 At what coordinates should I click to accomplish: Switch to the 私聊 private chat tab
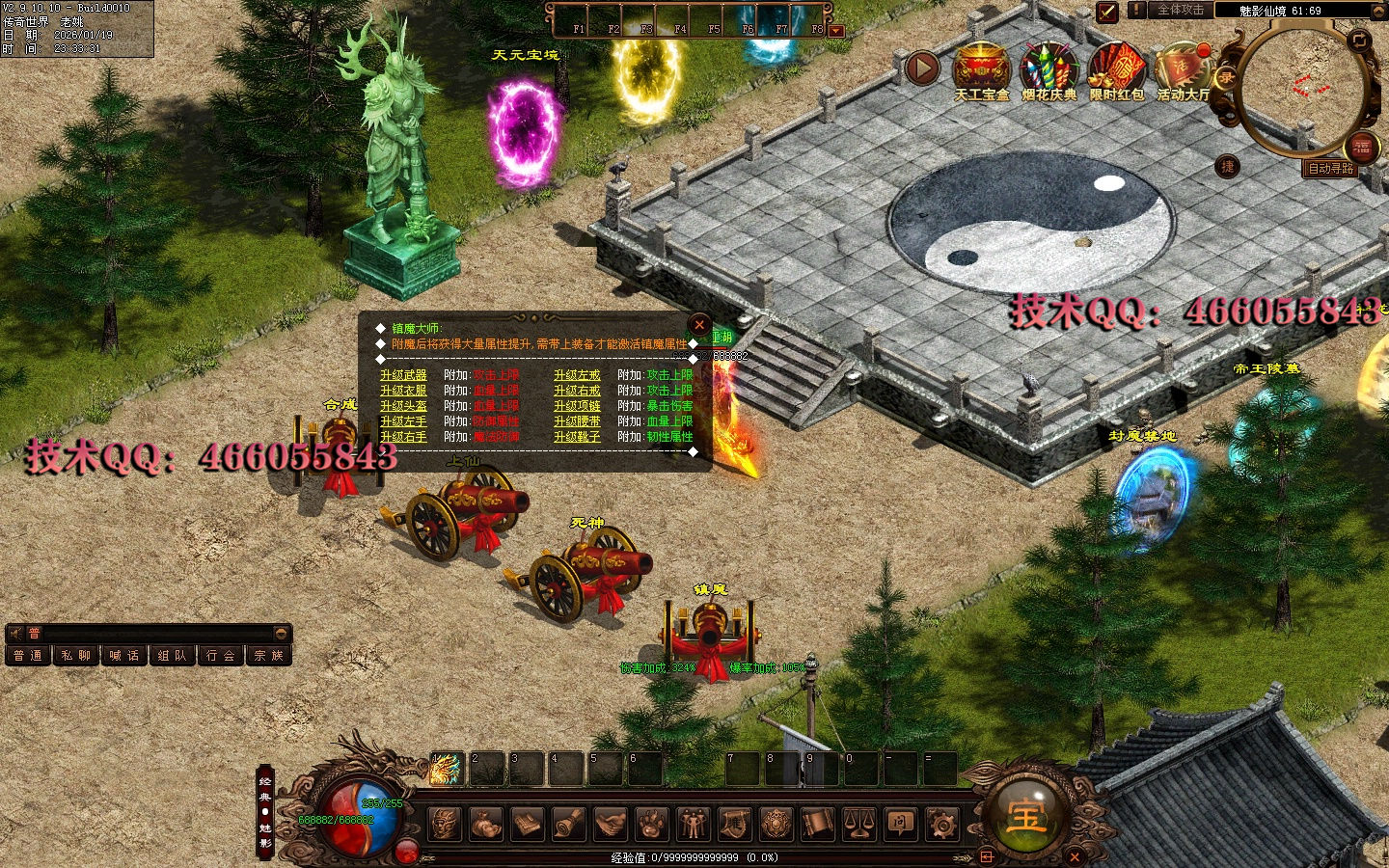(x=75, y=656)
